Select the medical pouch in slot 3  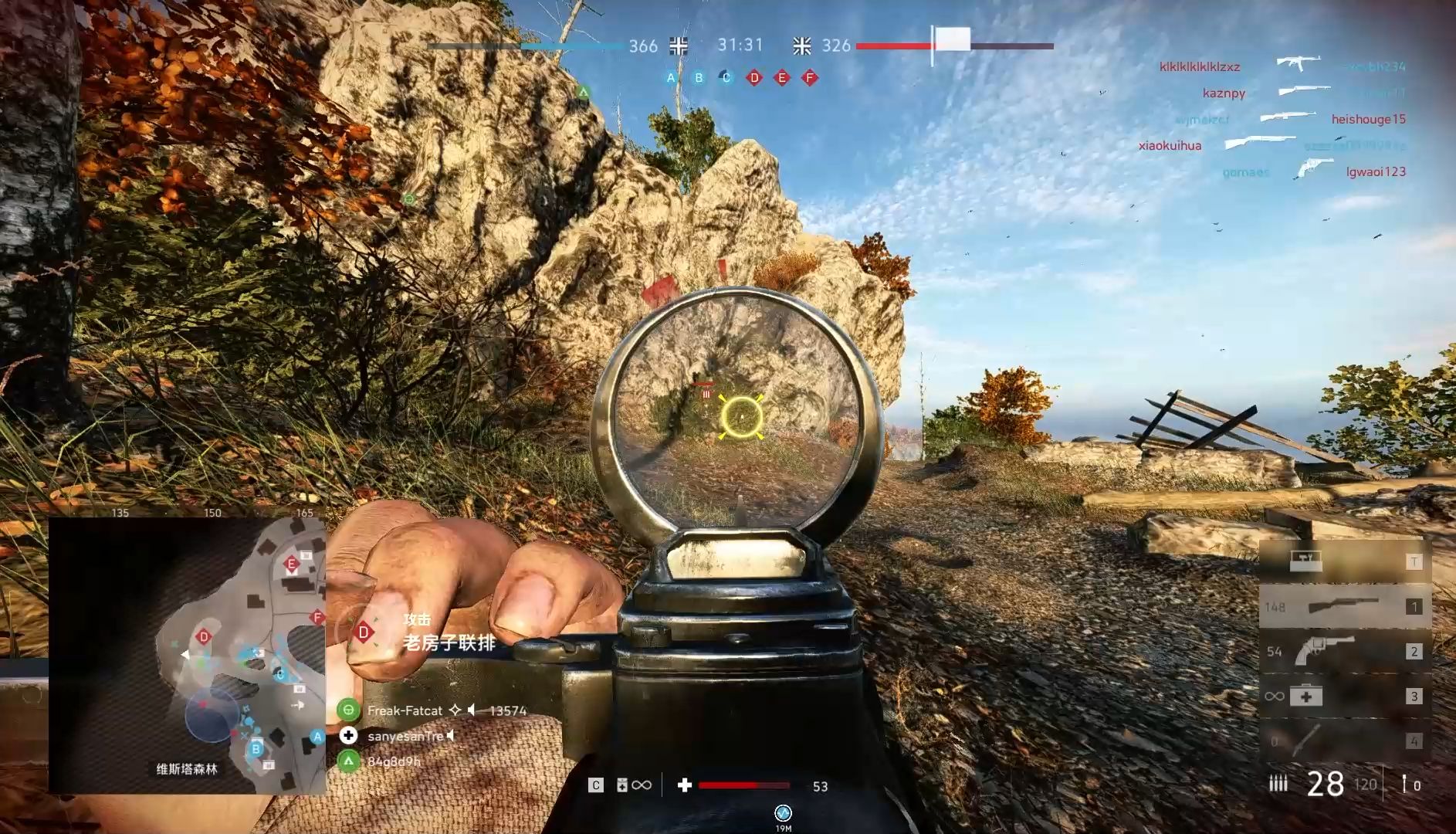coord(1344,696)
